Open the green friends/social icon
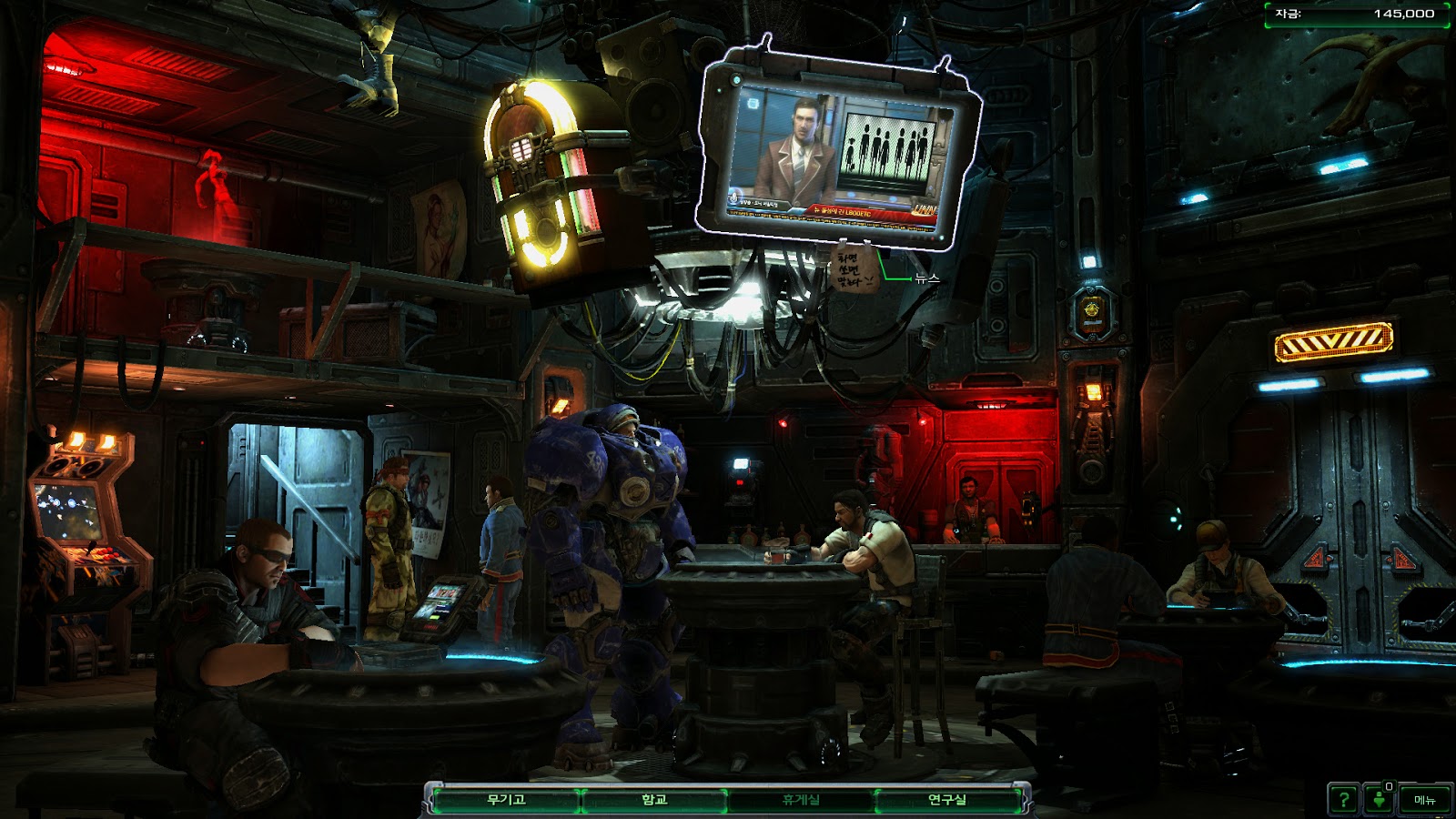This screenshot has width=1456, height=819. click(x=1380, y=800)
